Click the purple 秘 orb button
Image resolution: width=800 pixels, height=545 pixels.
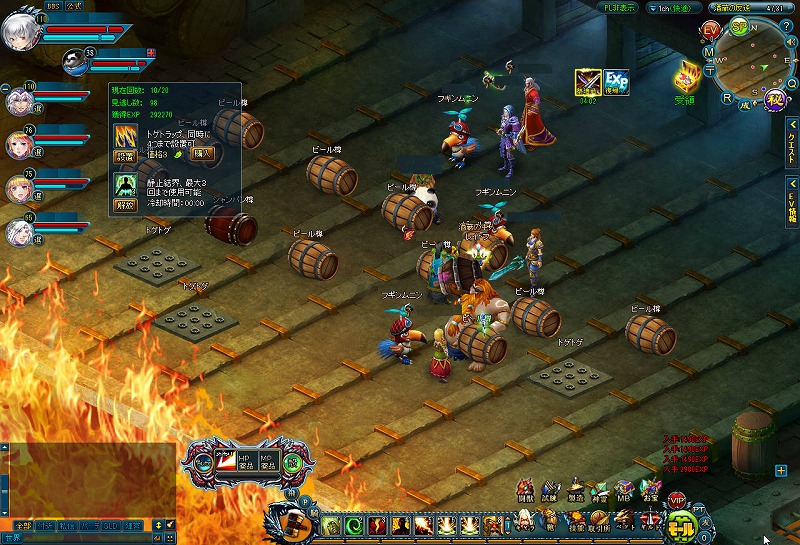pos(773,99)
